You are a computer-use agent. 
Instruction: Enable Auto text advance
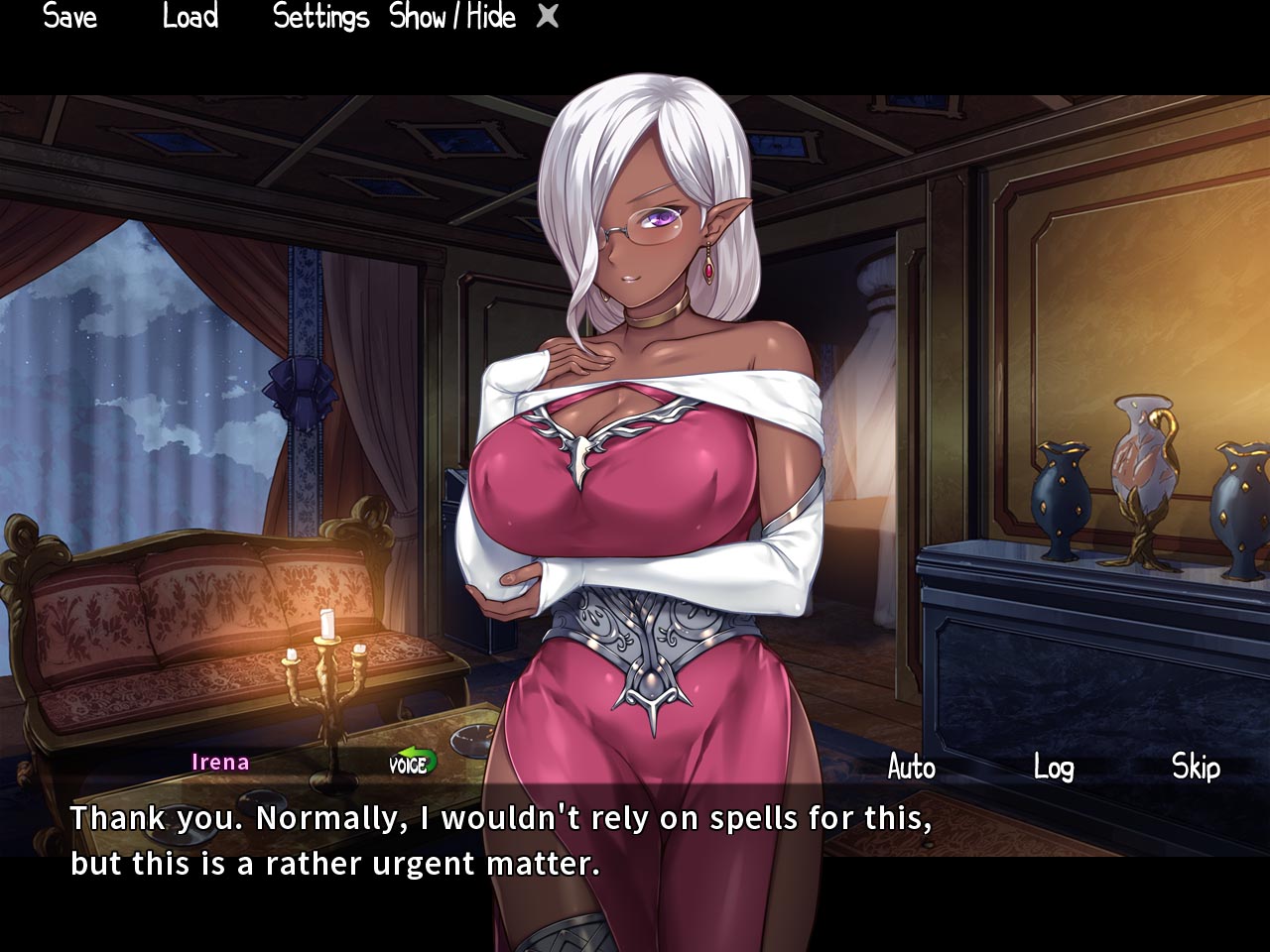click(911, 767)
